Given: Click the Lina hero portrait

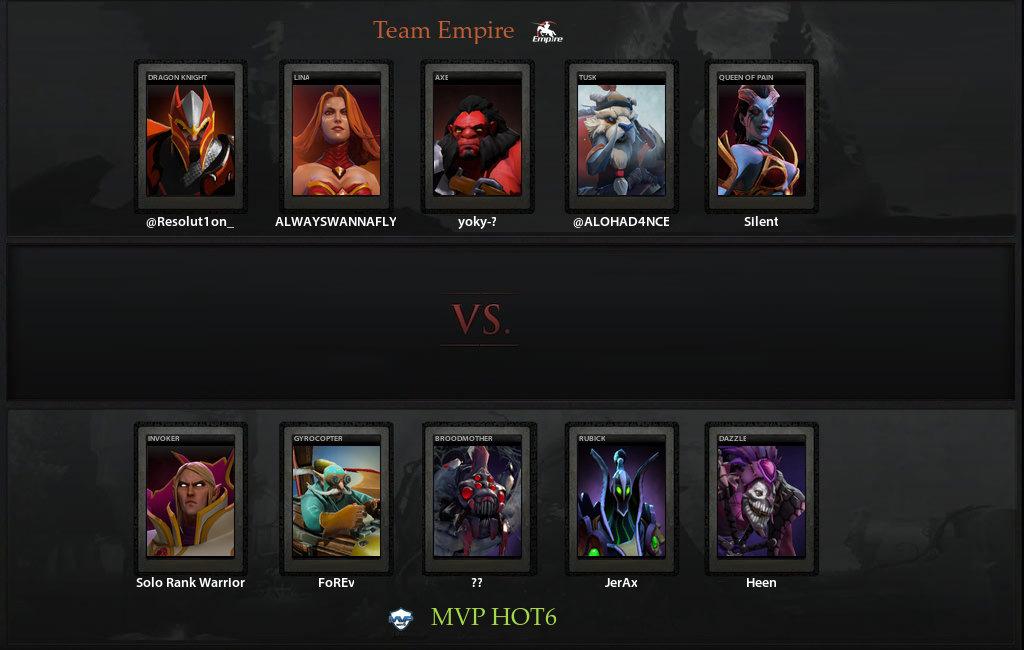Looking at the screenshot, I should tap(336, 139).
